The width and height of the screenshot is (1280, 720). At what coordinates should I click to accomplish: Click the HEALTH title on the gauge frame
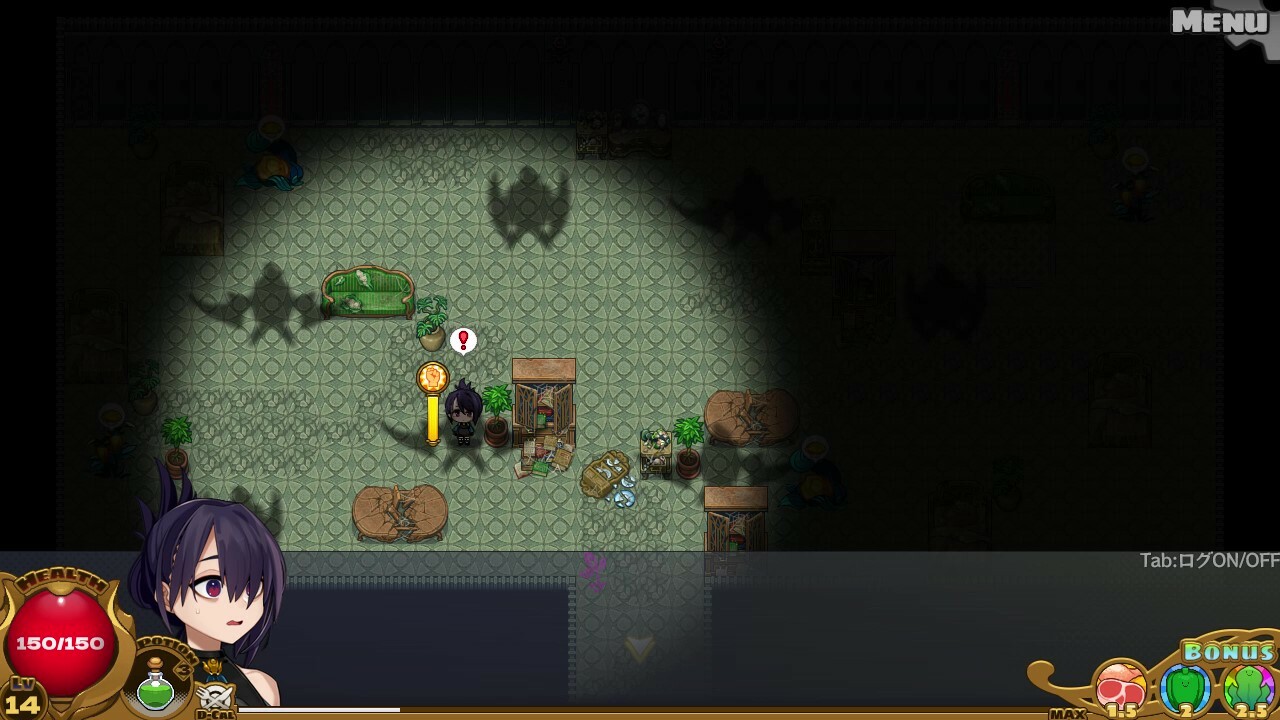click(62, 578)
